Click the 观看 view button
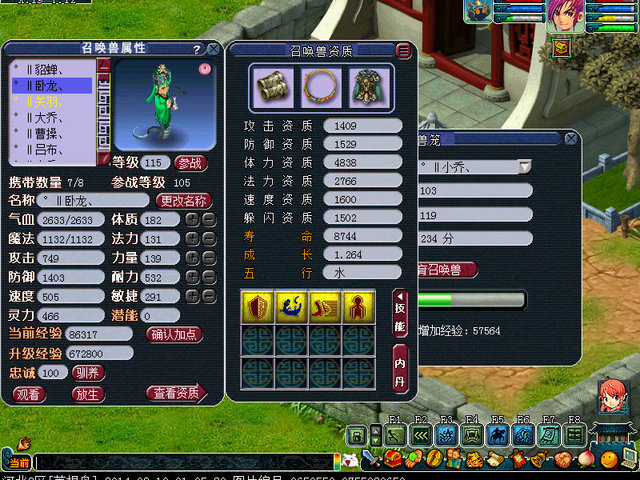Screen dimensions: 640x480 tap(29, 394)
